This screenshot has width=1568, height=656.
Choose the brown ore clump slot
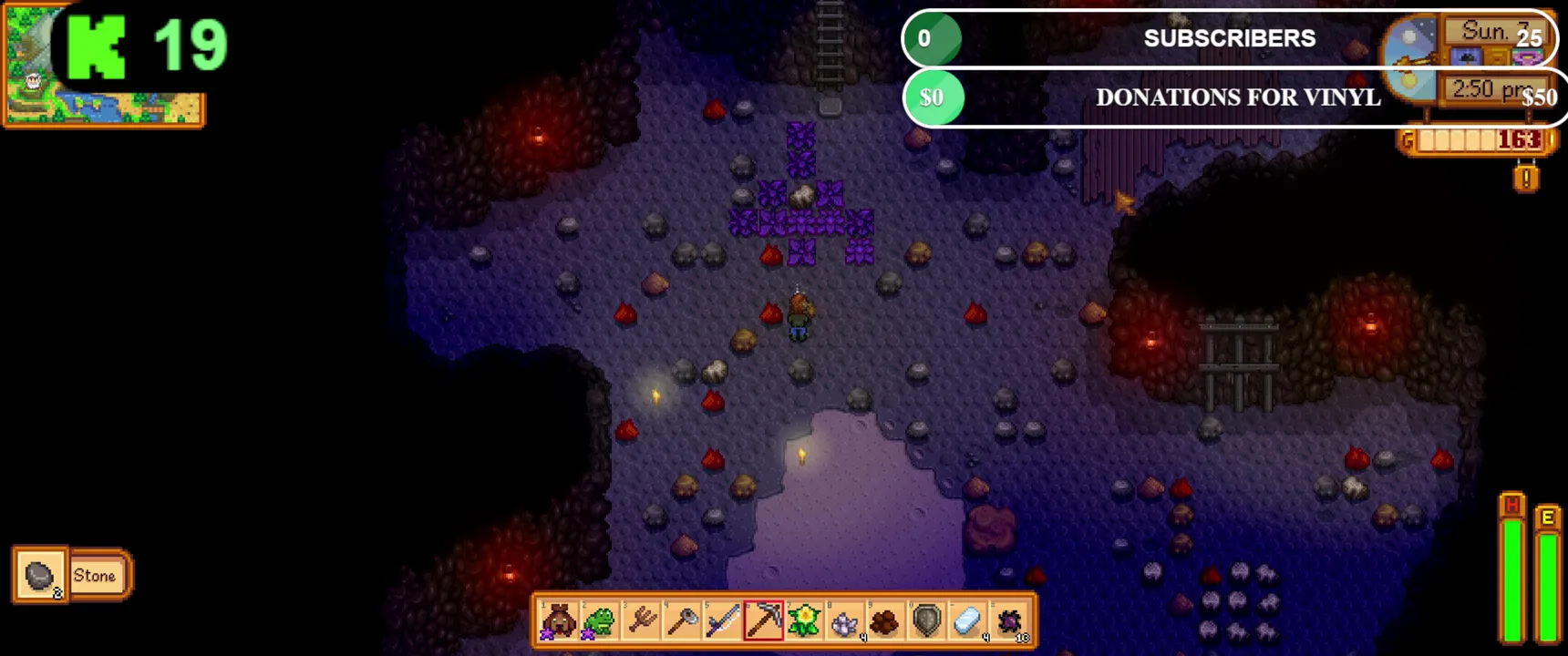pos(885,621)
